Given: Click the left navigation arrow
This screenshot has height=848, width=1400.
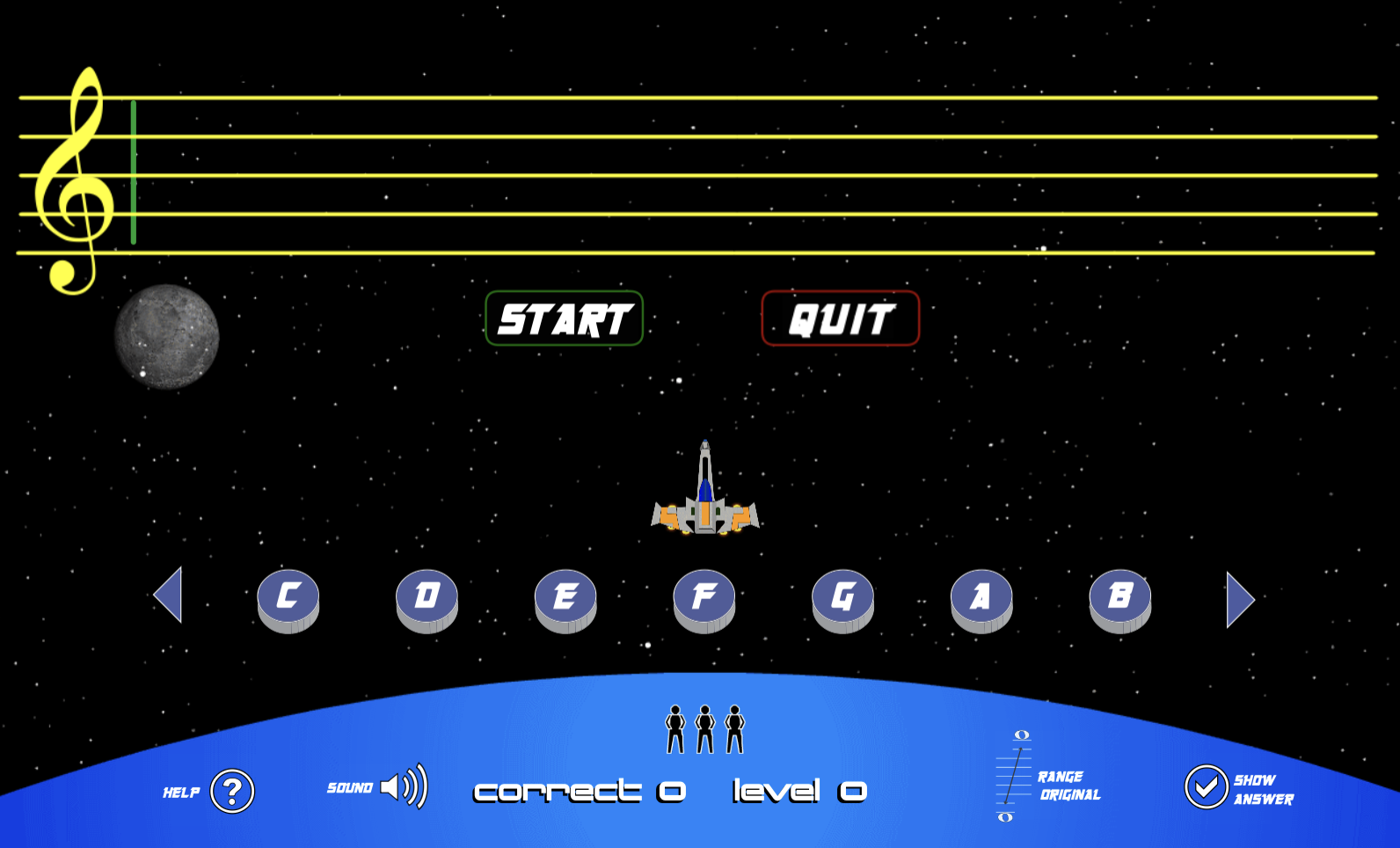Looking at the screenshot, I should coord(168,596).
